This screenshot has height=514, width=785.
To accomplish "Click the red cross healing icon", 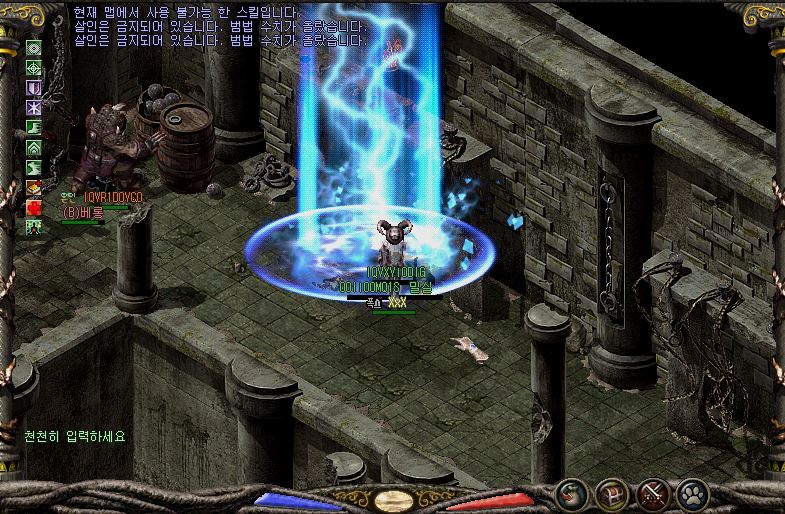I will point(33,207).
